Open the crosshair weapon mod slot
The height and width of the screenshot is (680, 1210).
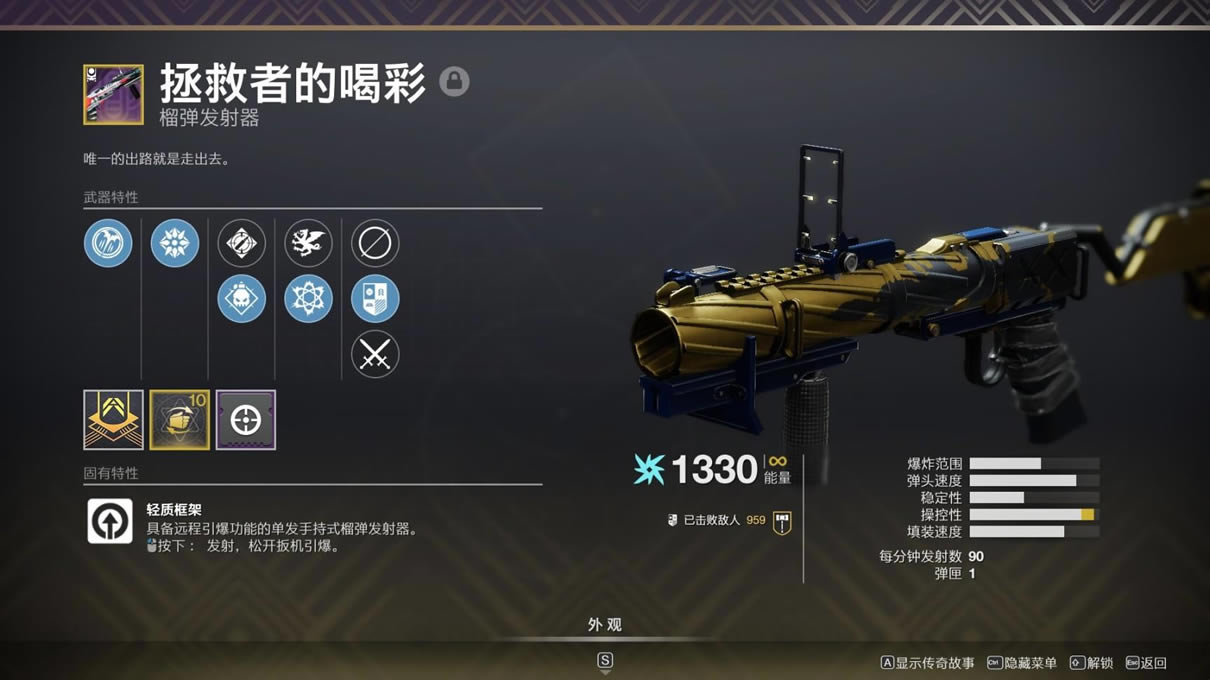click(246, 420)
